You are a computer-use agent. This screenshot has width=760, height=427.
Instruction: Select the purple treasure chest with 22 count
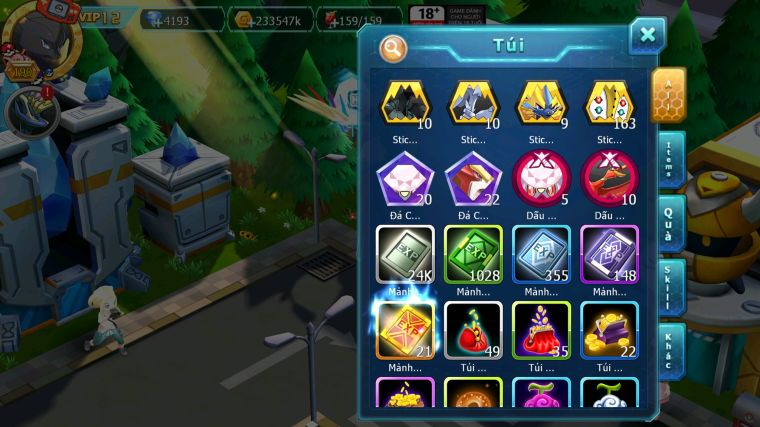click(x=610, y=329)
